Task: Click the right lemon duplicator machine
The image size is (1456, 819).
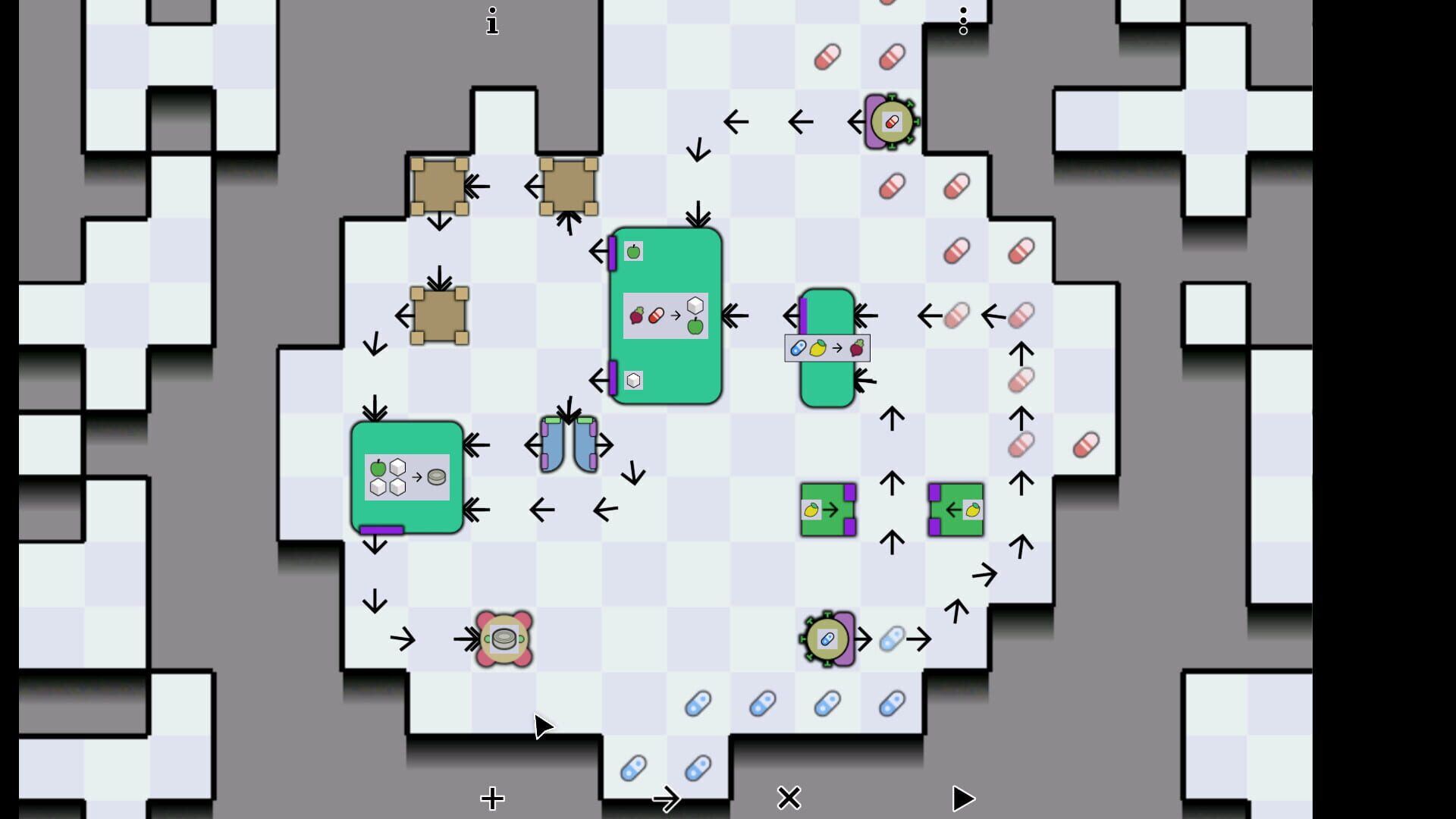Action: pyautogui.click(x=955, y=508)
